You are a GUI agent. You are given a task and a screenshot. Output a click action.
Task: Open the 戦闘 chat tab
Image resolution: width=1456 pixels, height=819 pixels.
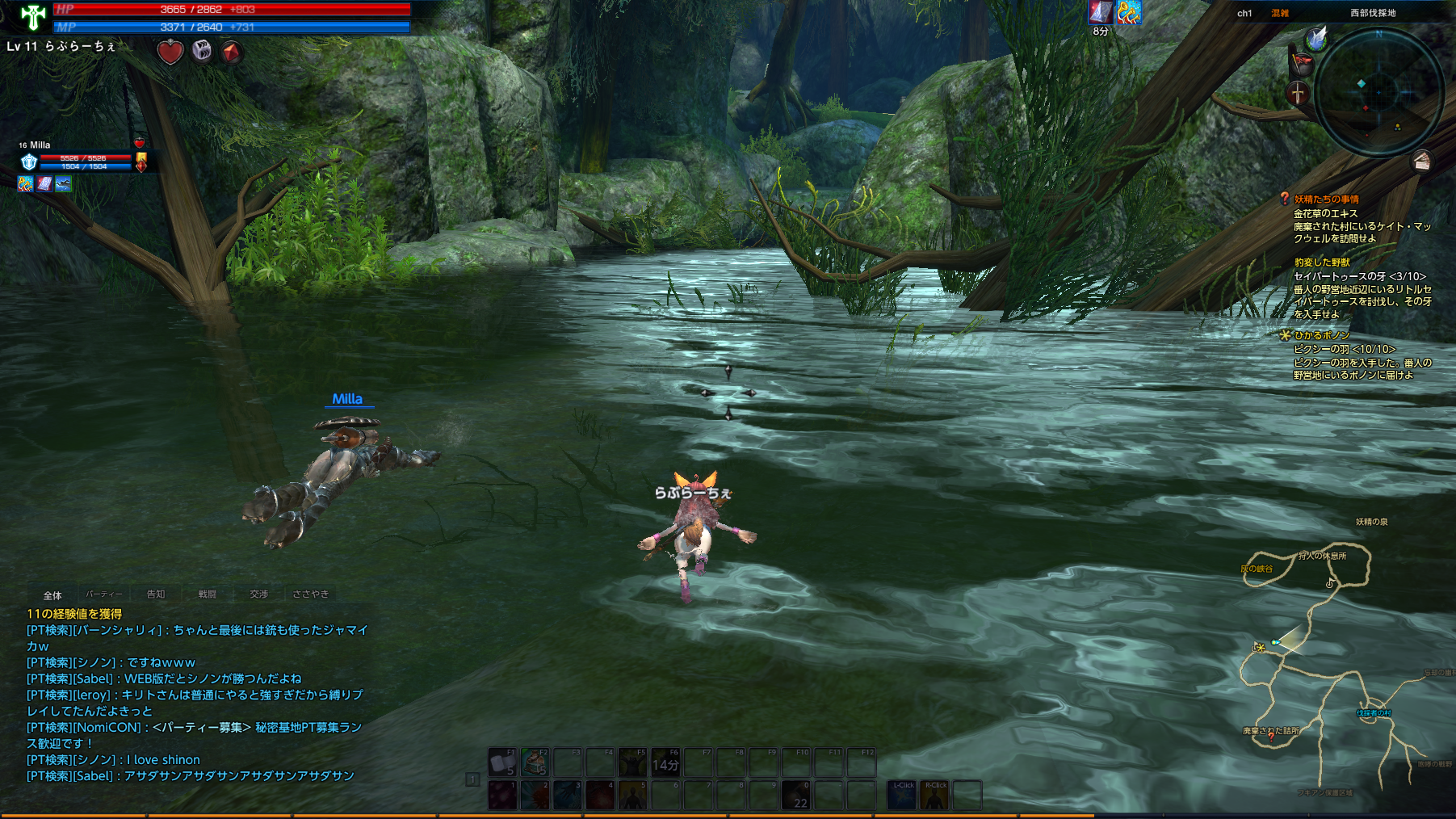pos(208,594)
